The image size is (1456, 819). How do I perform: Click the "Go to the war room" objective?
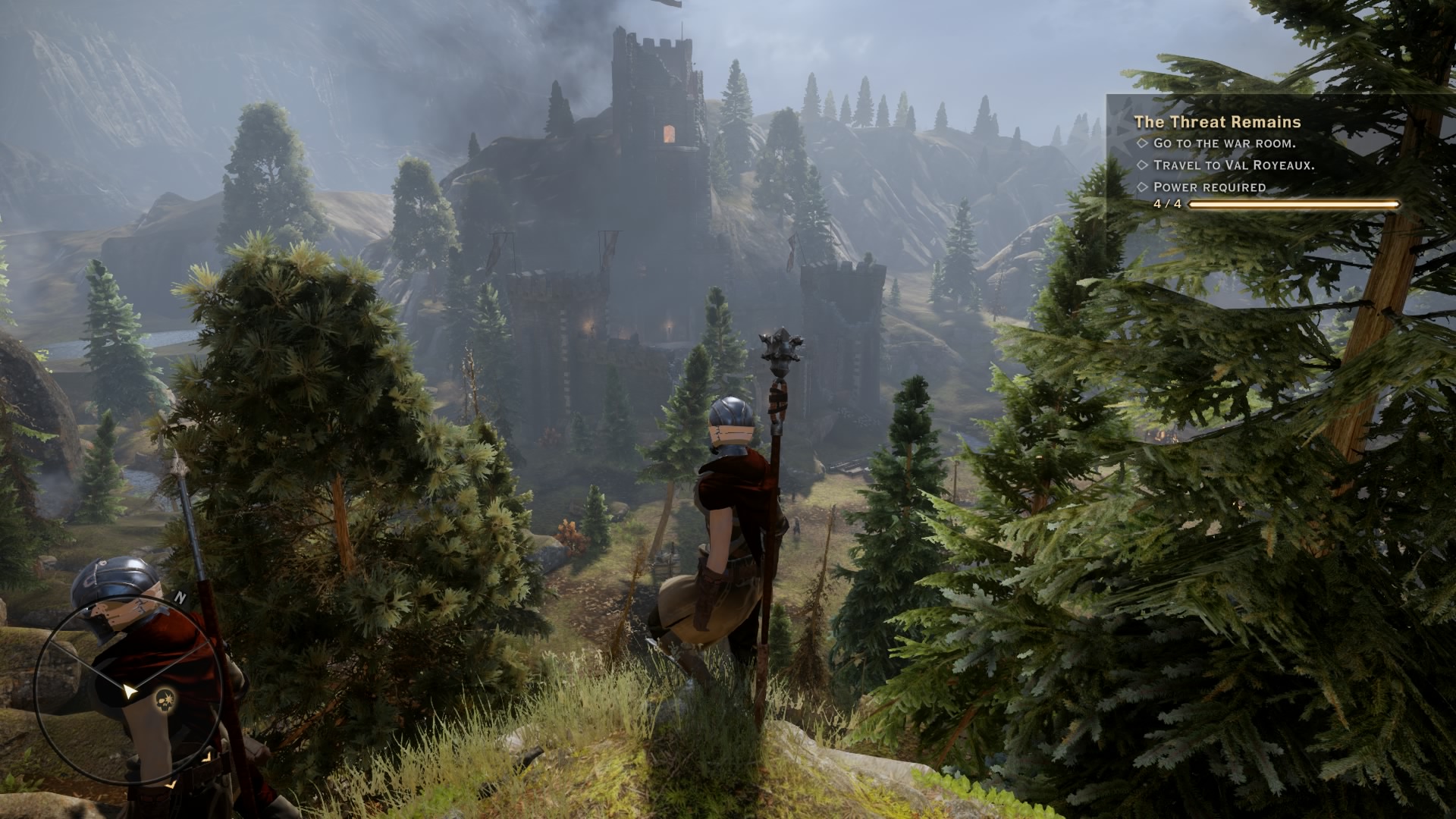point(1225,144)
